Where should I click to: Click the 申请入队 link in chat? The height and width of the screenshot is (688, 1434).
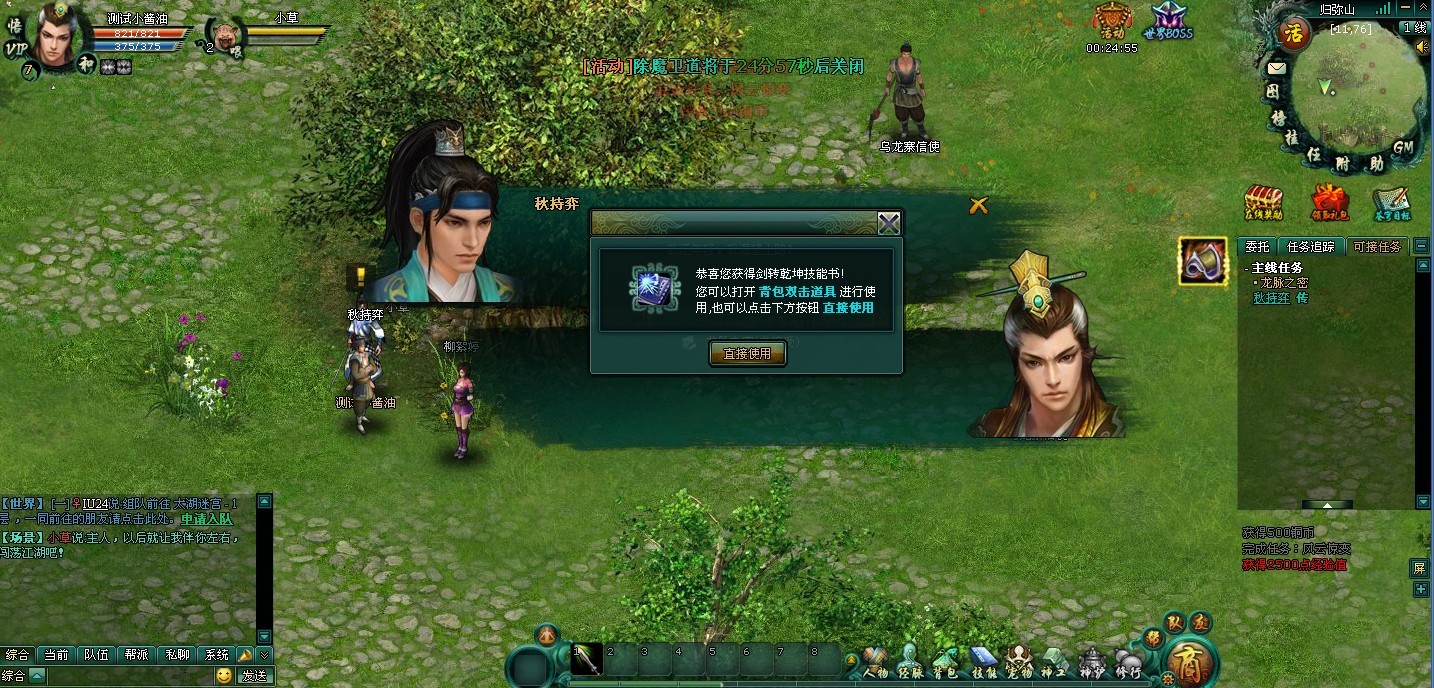[206, 519]
